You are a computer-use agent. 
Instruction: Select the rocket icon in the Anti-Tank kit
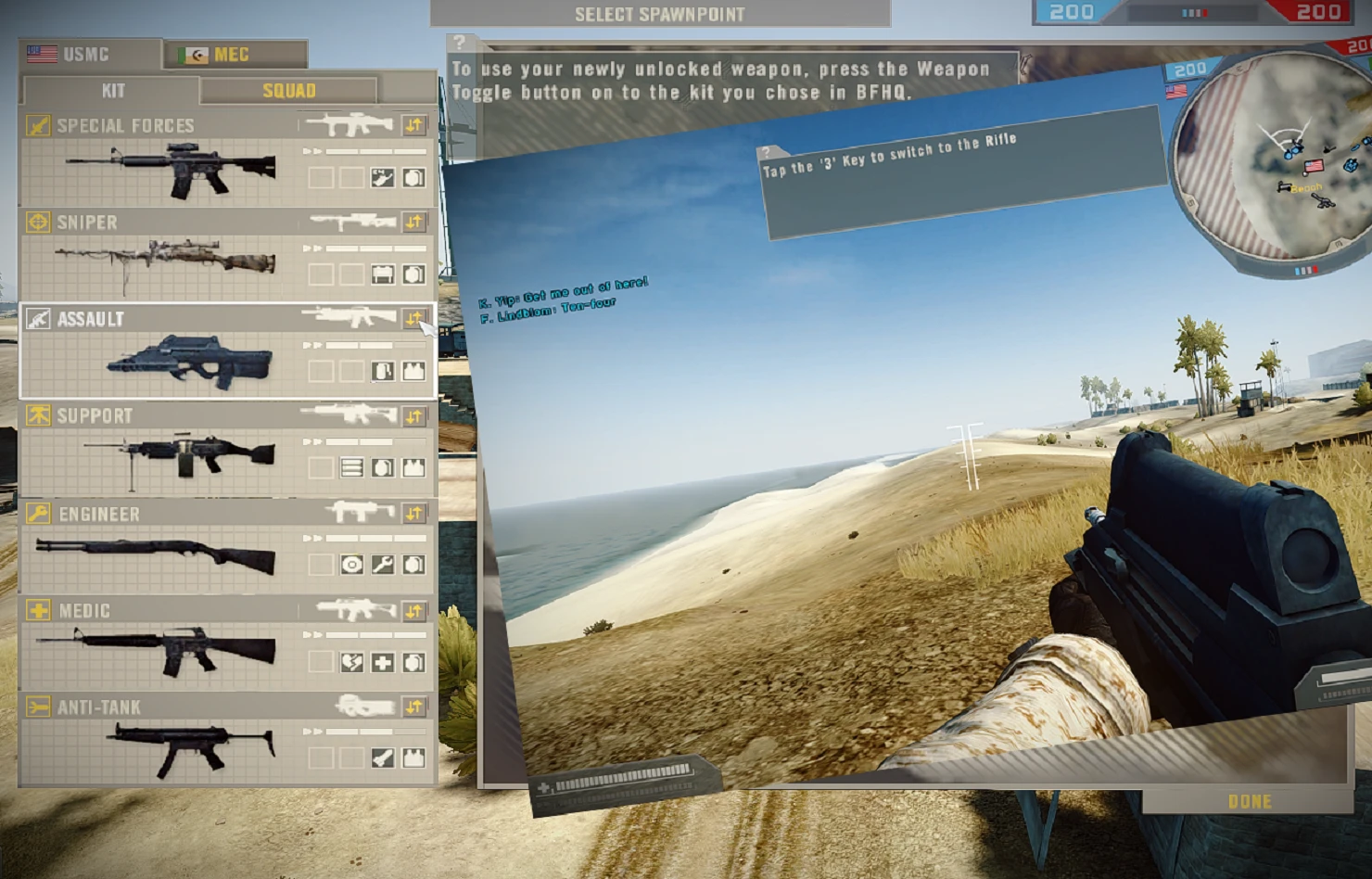click(383, 758)
